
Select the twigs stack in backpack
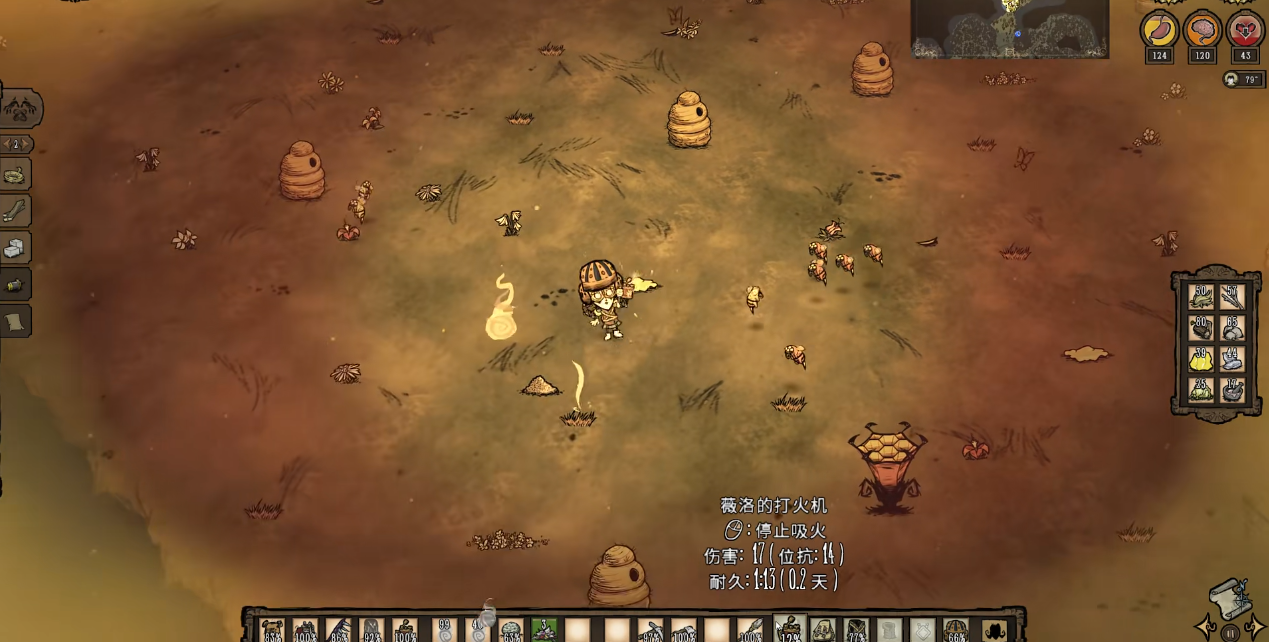pyautogui.click(x=1232, y=296)
